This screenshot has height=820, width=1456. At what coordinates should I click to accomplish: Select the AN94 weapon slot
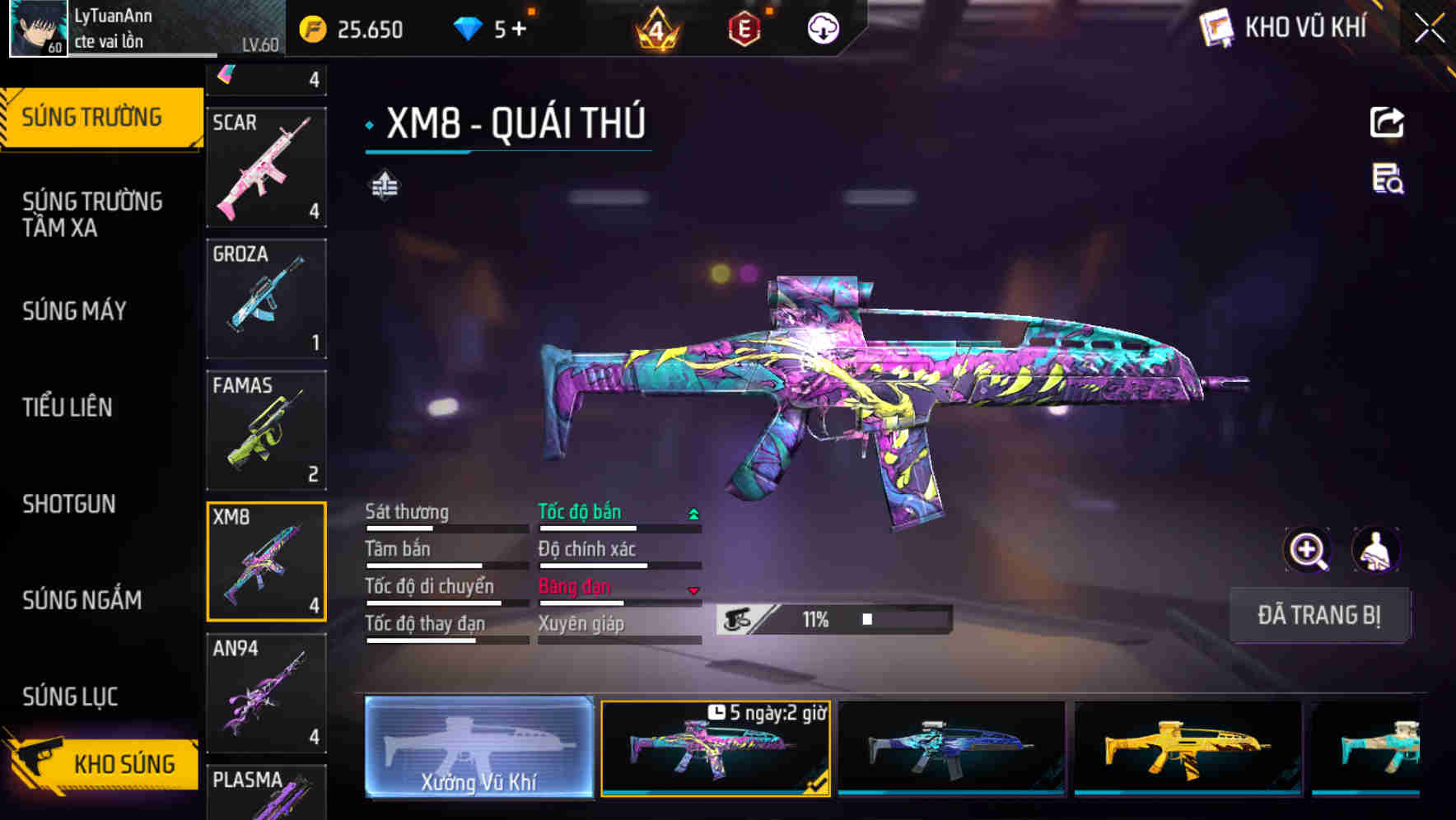(266, 693)
